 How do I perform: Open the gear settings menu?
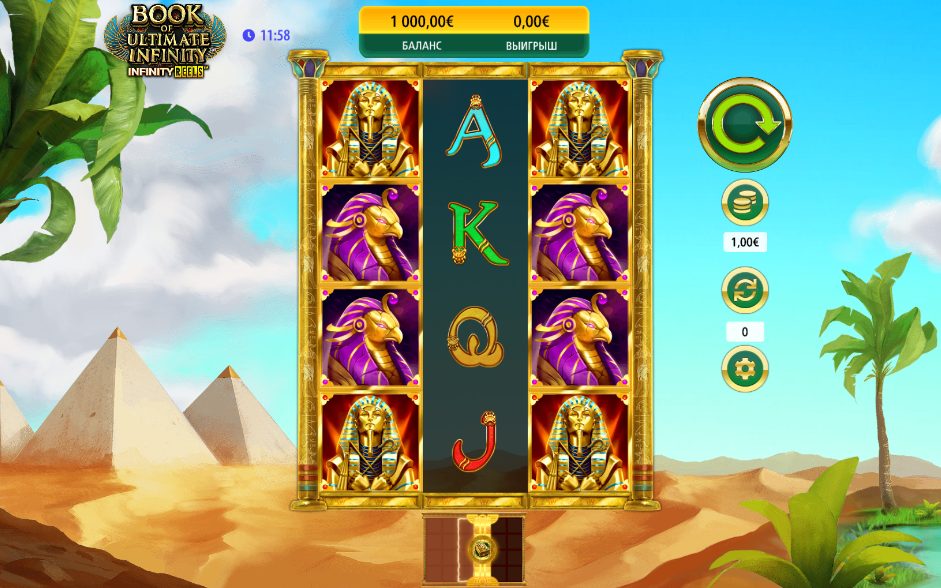[x=744, y=369]
